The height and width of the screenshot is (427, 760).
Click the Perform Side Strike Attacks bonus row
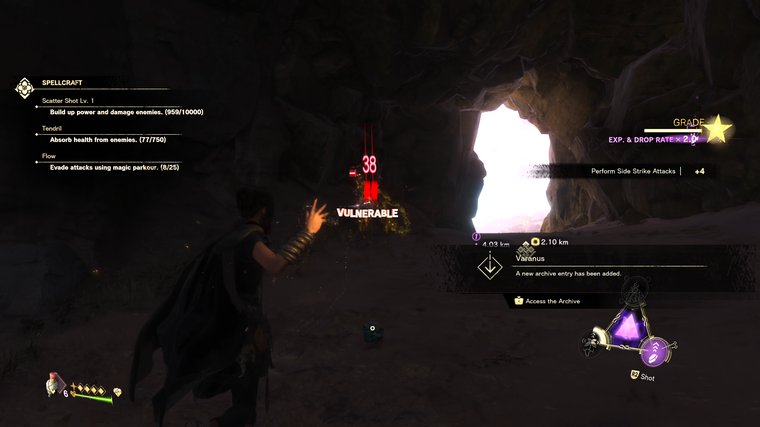coord(650,172)
